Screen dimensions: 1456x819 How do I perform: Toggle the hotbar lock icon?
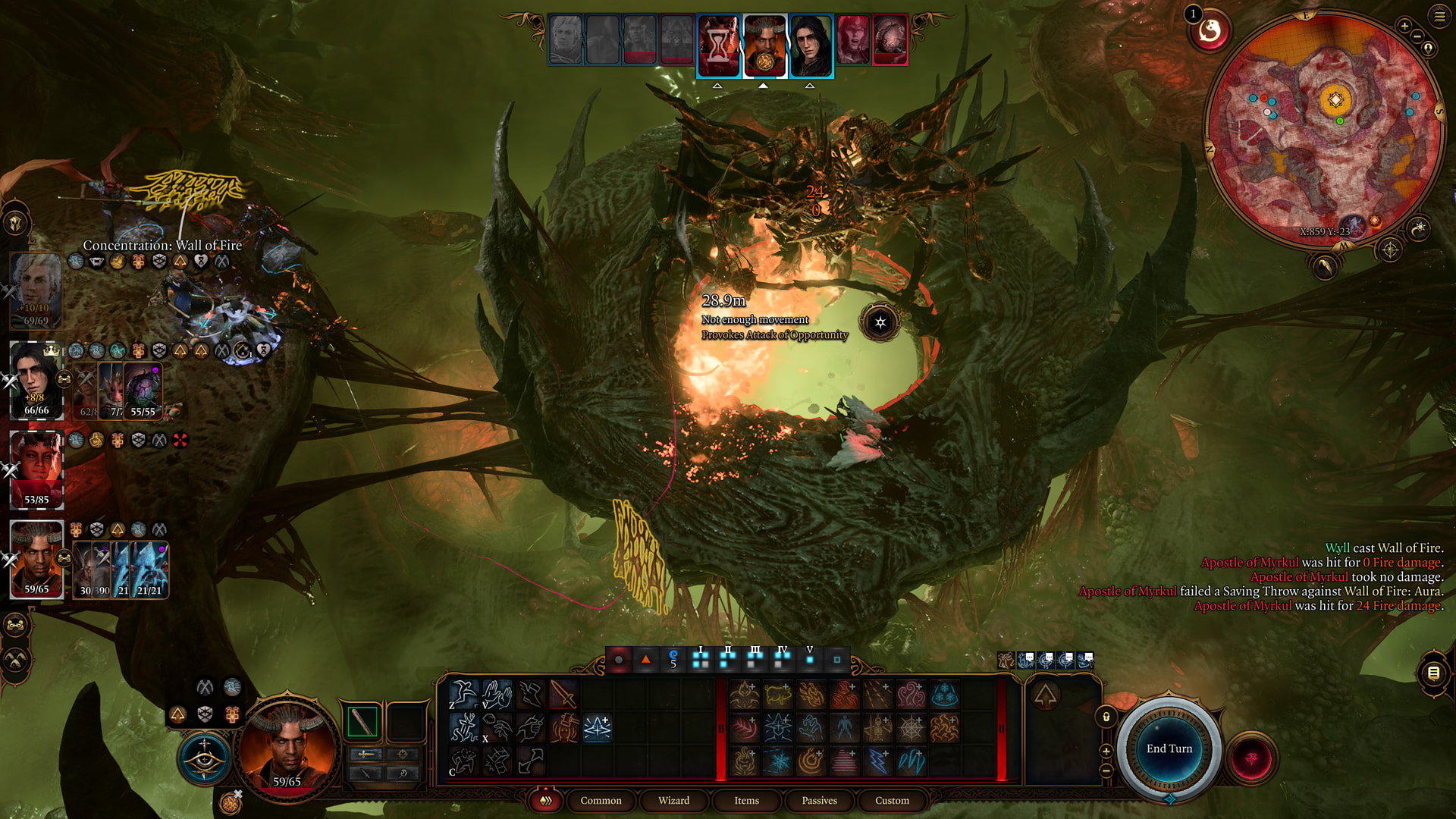(1106, 717)
